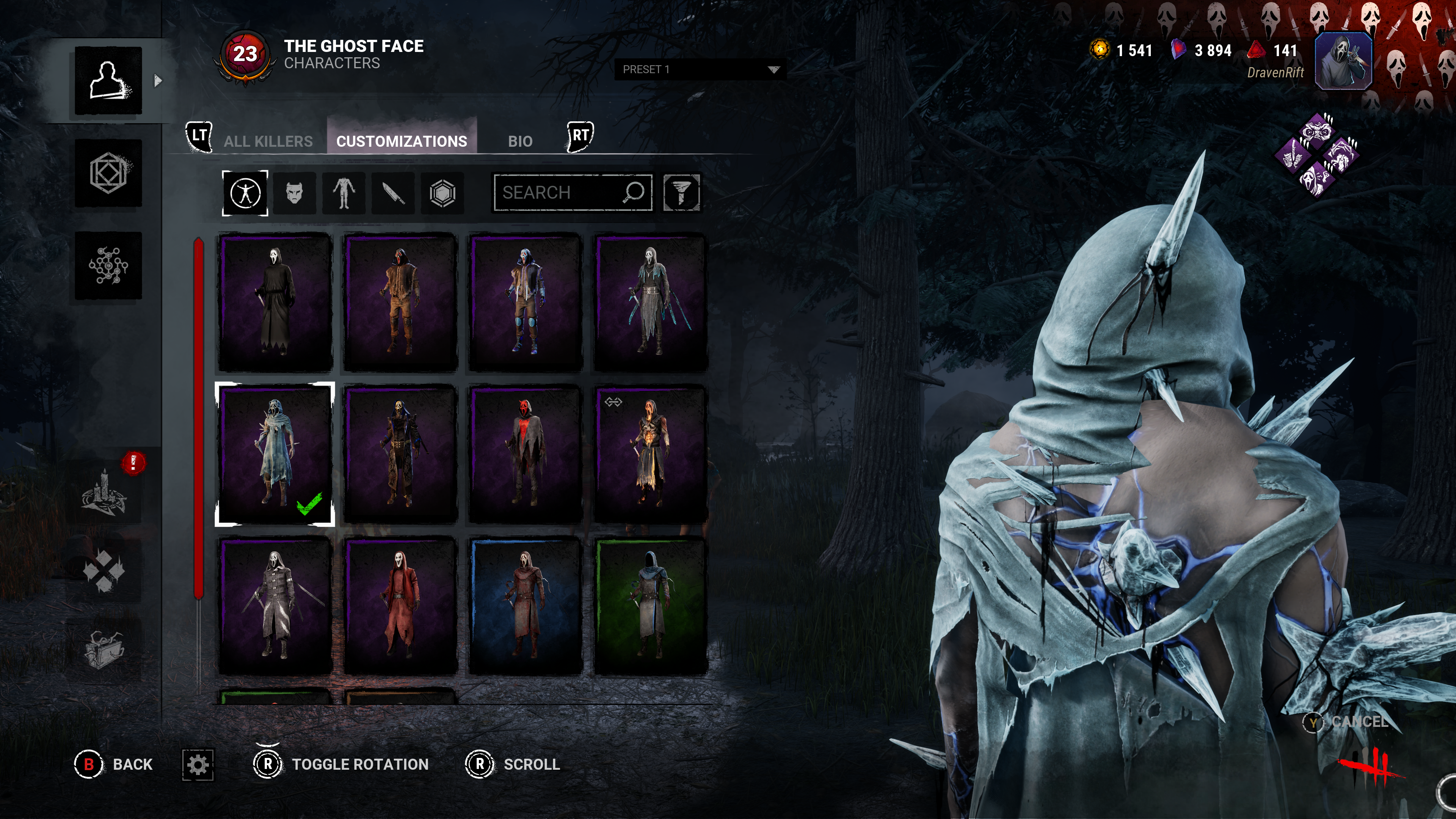Screen dimensions: 1456x819
Task: Click the Search input field
Action: (560, 193)
